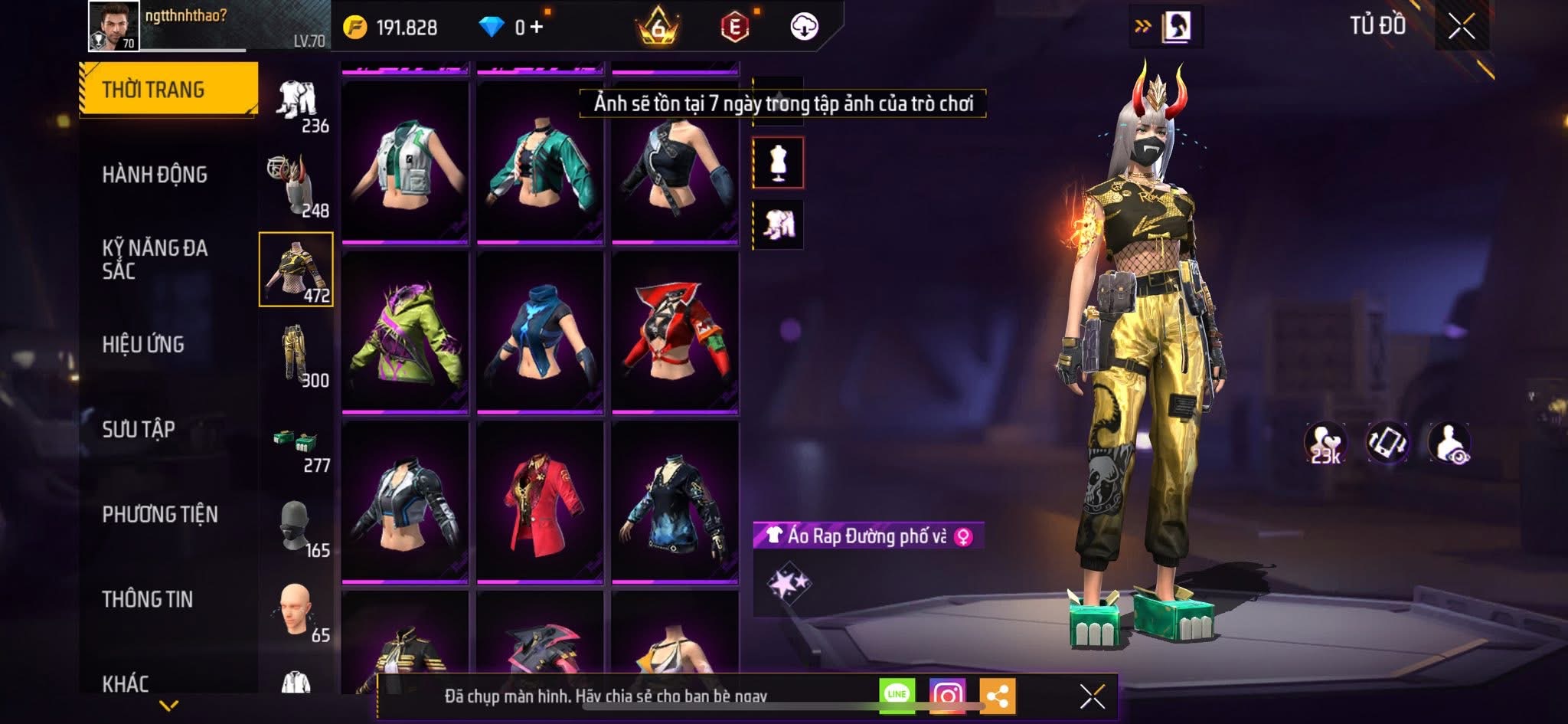Viewport: 1568px width, 724px height.
Task: Open the Kỹ Năng Đa Sắc tab
Action: (x=155, y=259)
